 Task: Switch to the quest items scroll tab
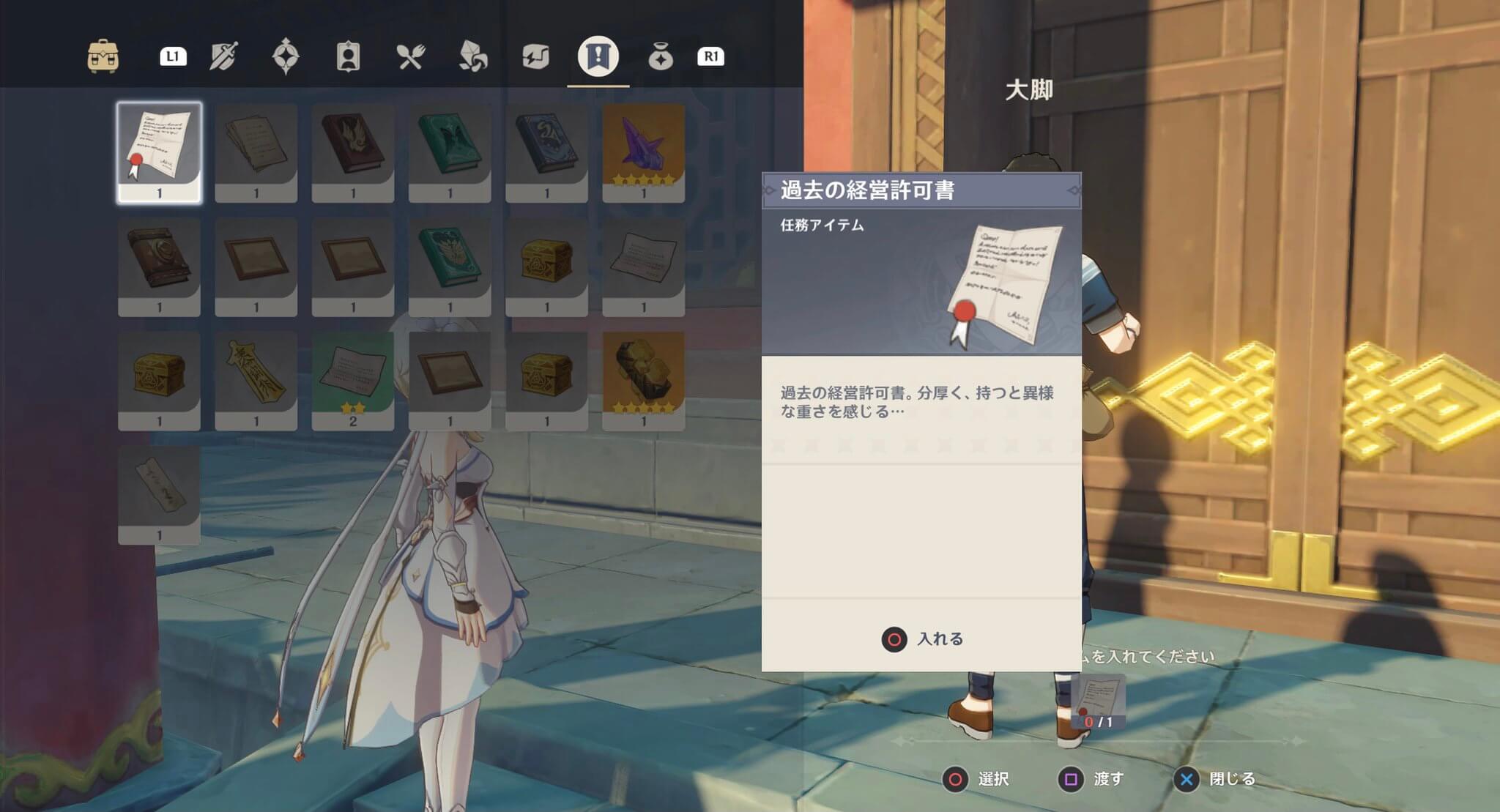coord(598,56)
